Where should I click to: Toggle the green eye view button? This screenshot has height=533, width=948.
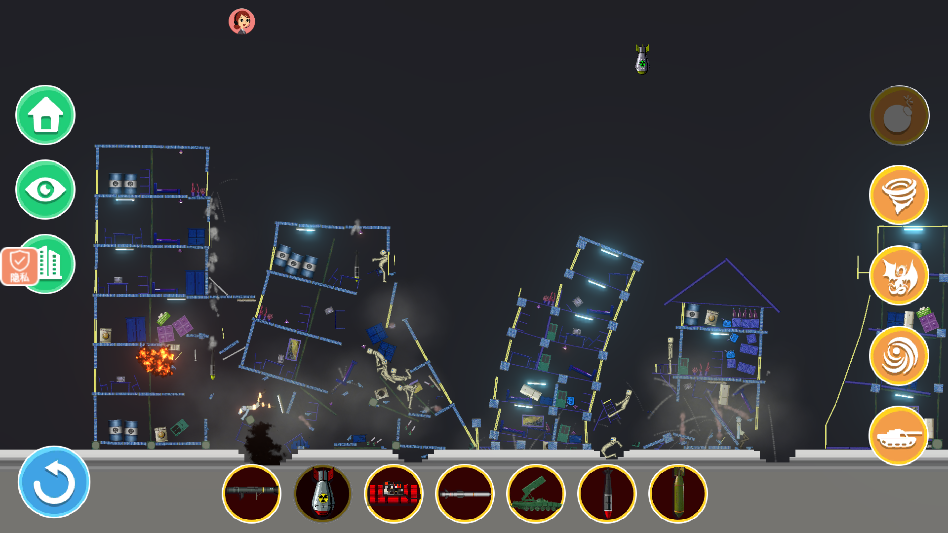45,189
